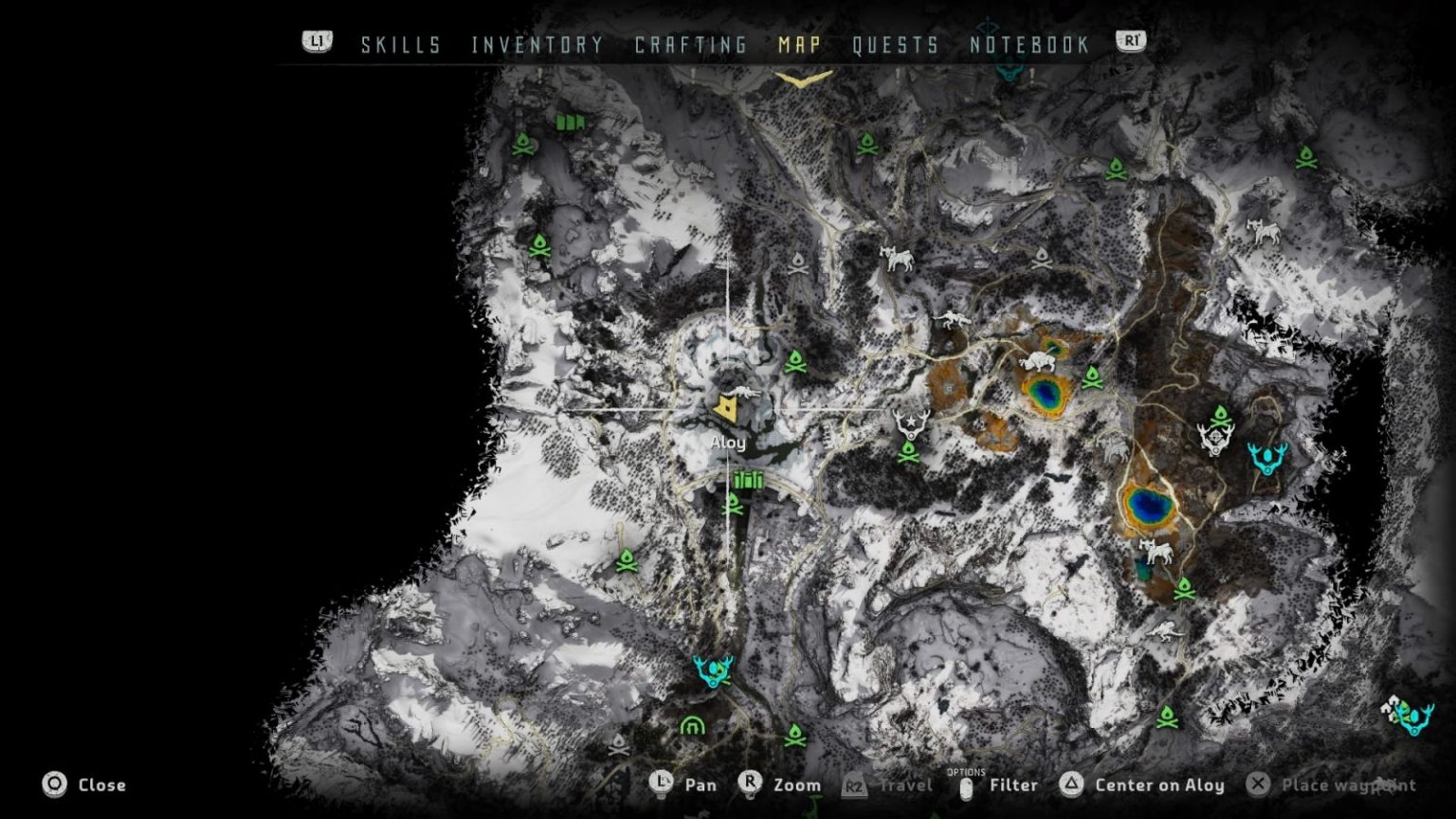Click the green cave entrance icon near bottom
Viewport: 1456px width, 819px height.
(693, 725)
